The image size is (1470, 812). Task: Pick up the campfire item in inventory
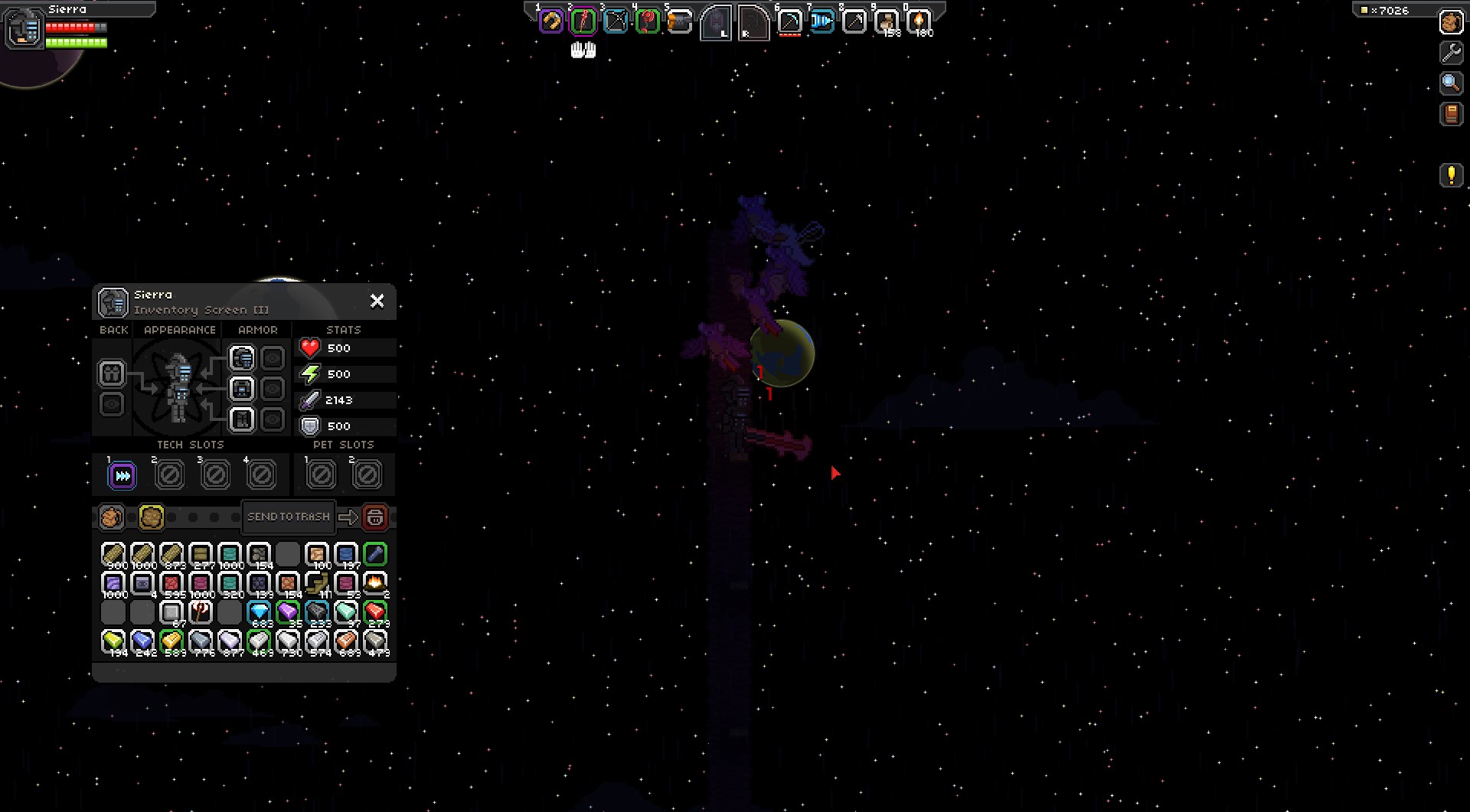375,583
